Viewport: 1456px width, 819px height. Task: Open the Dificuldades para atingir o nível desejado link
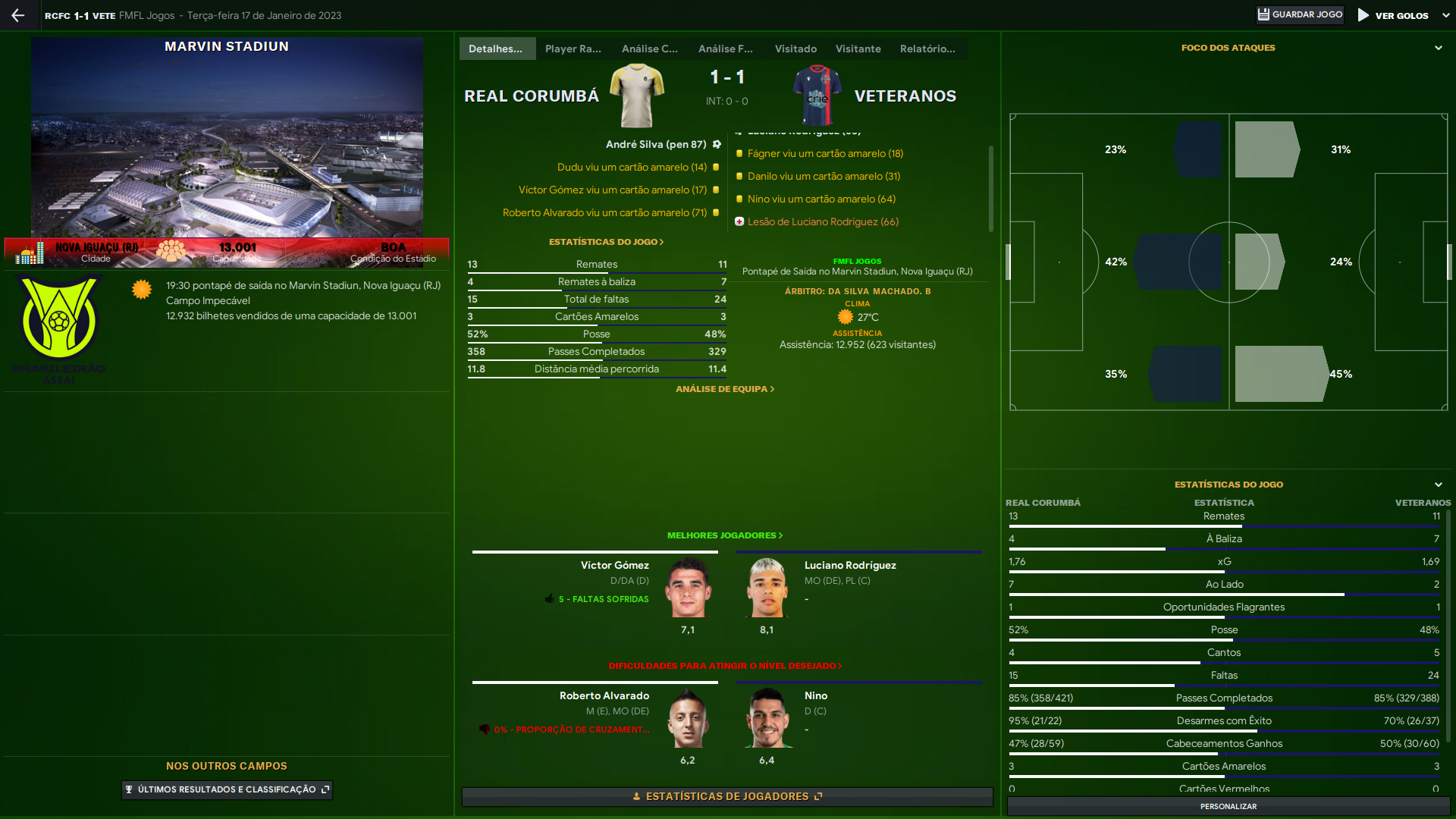(x=724, y=666)
